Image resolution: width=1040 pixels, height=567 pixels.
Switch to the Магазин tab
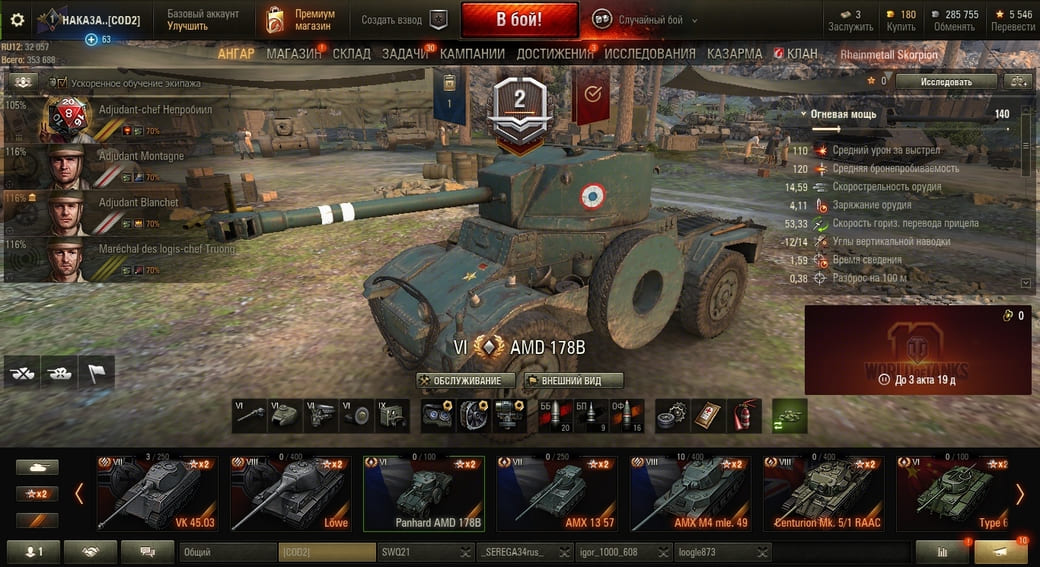coord(293,53)
